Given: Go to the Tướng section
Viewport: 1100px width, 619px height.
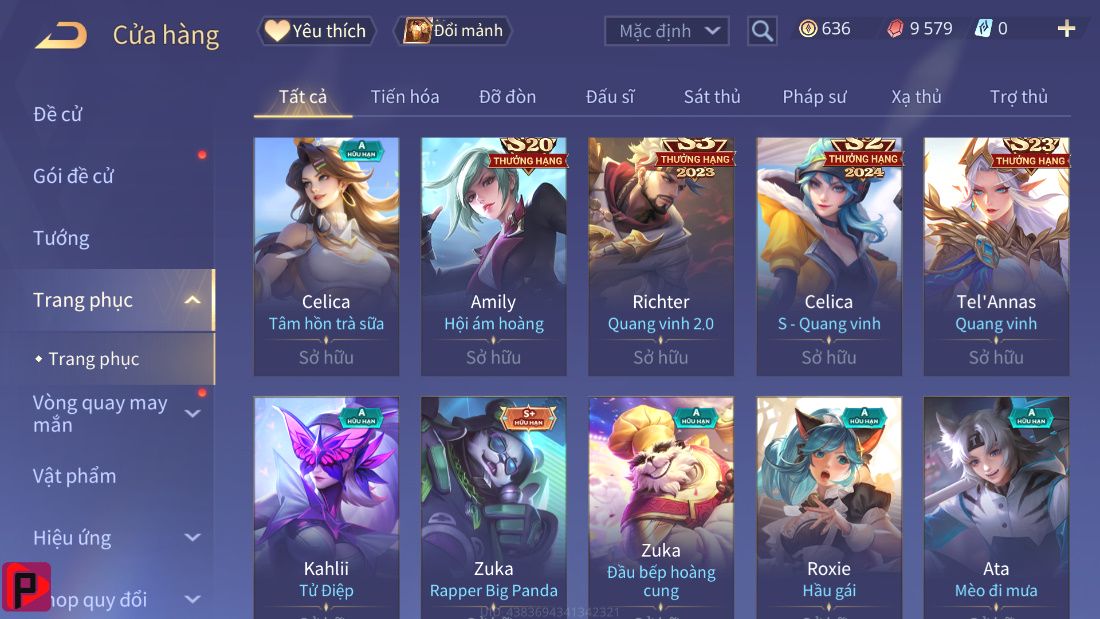Looking at the screenshot, I should pyautogui.click(x=61, y=238).
